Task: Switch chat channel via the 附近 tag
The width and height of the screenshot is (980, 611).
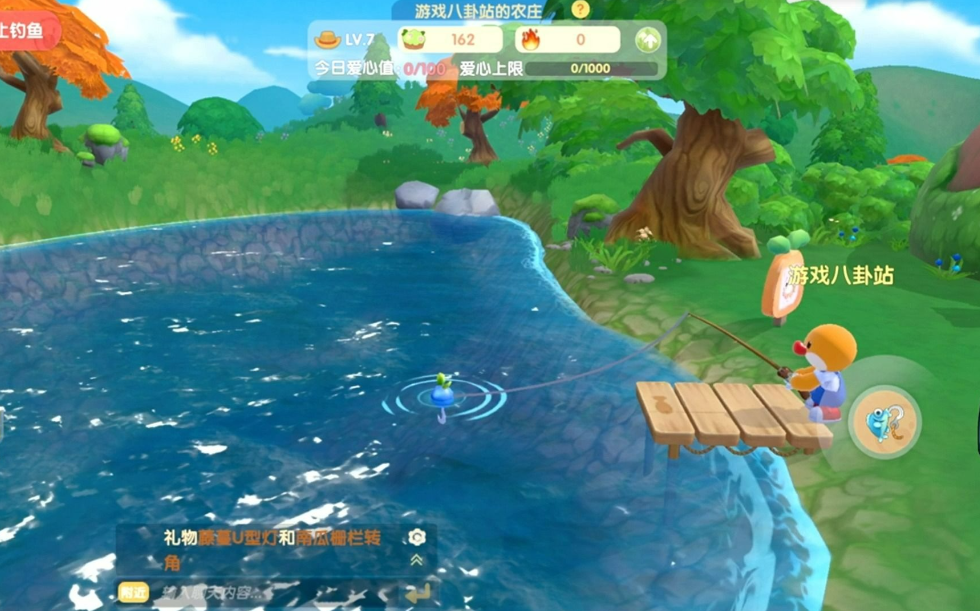Action: (x=131, y=592)
